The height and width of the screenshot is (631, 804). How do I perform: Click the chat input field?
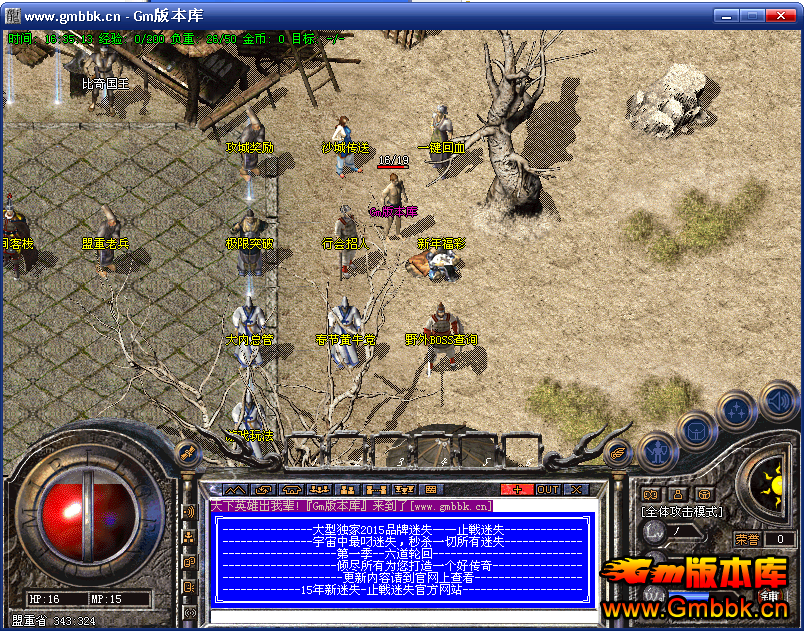pos(400,616)
